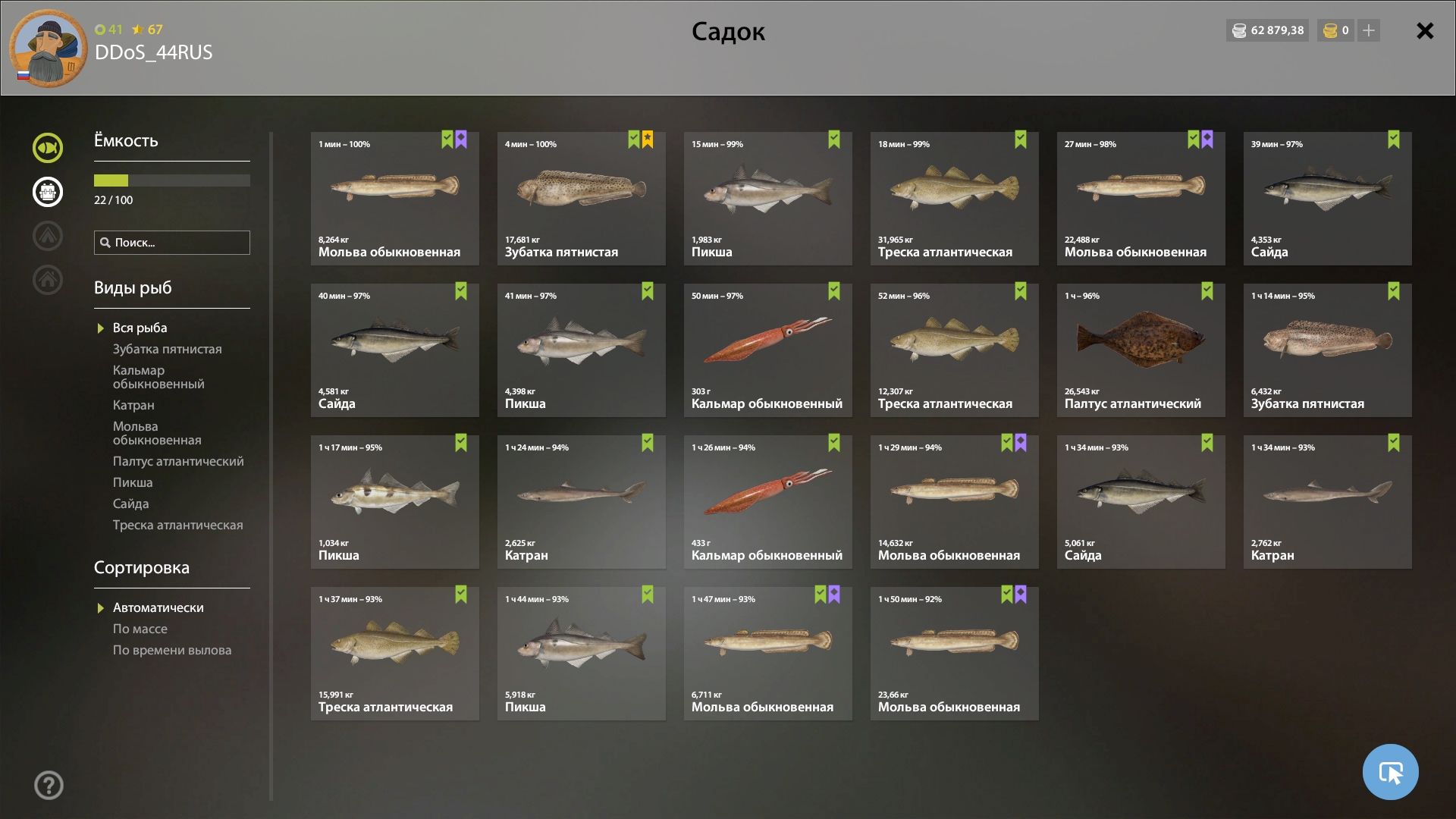Open the help question mark icon
The height and width of the screenshot is (819, 1456).
49,785
